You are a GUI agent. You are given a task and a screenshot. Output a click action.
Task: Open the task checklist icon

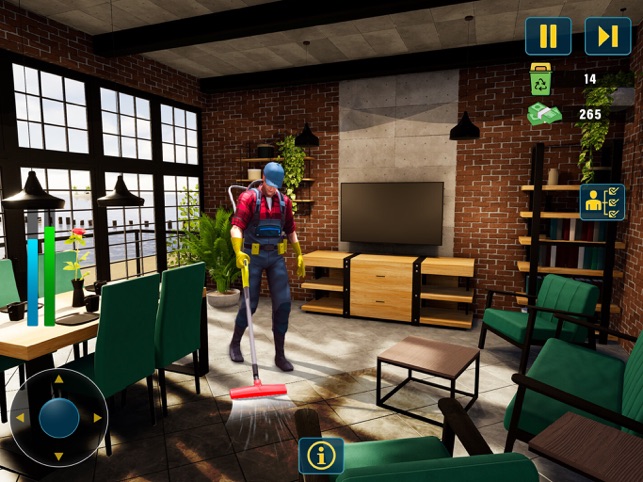click(x=602, y=202)
